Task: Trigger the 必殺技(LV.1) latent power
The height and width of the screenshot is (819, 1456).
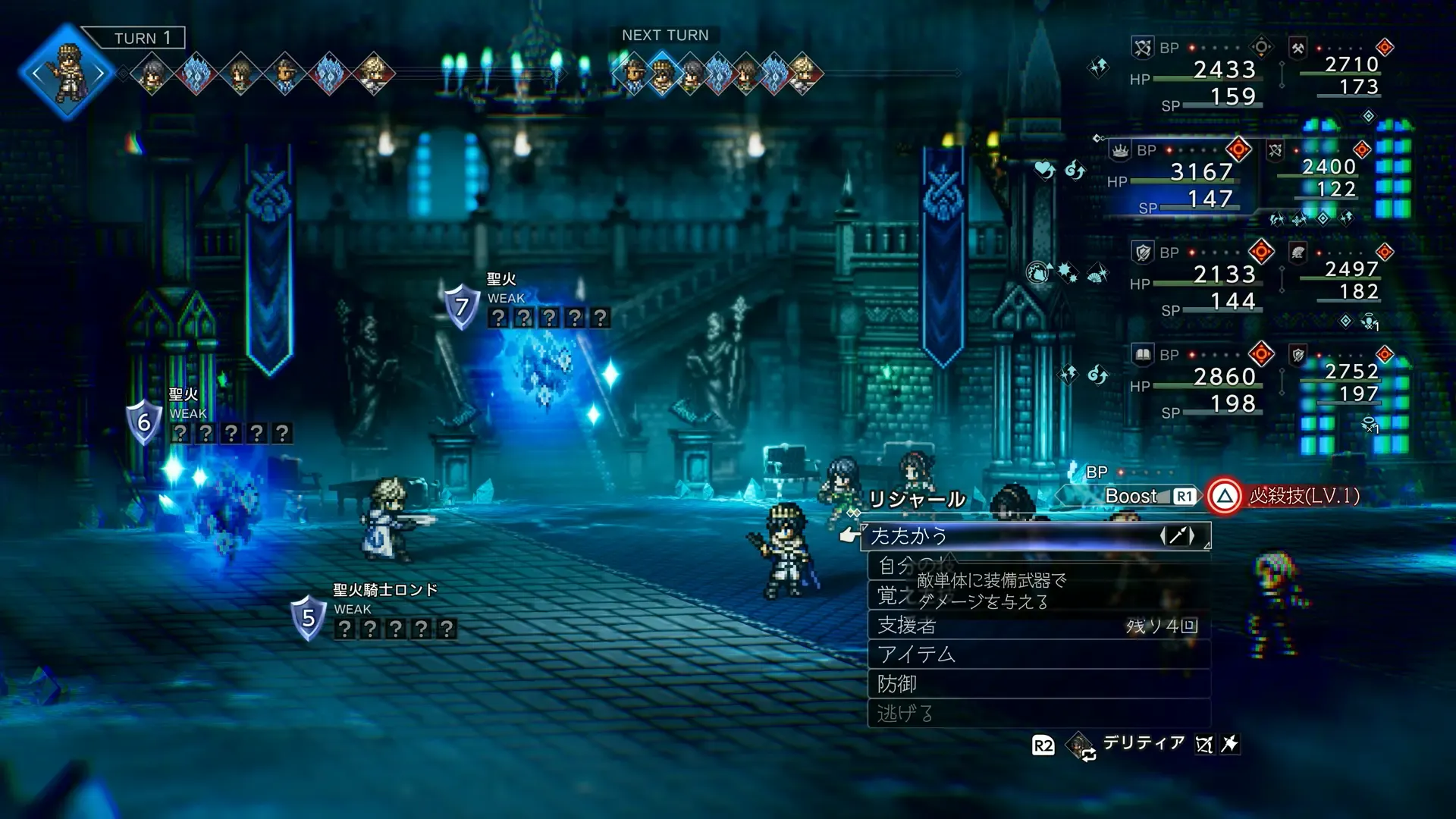Action: pyautogui.click(x=1289, y=497)
